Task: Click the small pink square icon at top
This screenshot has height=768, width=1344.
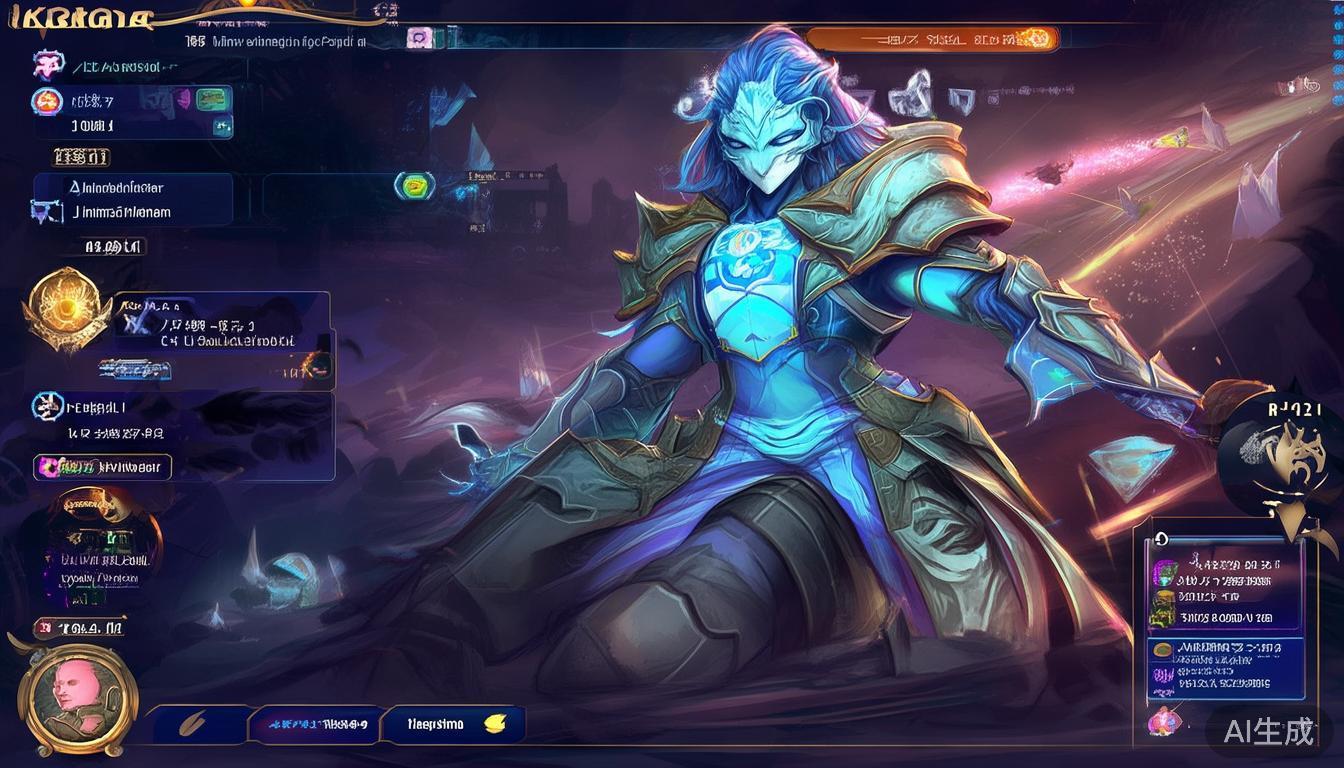Action: point(420,39)
